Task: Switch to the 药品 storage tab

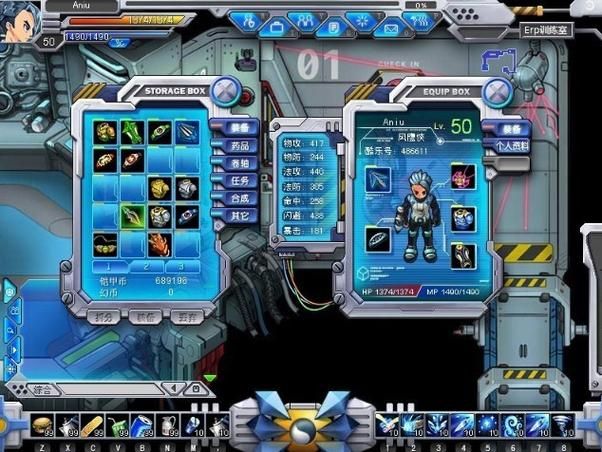Action: tap(240, 146)
